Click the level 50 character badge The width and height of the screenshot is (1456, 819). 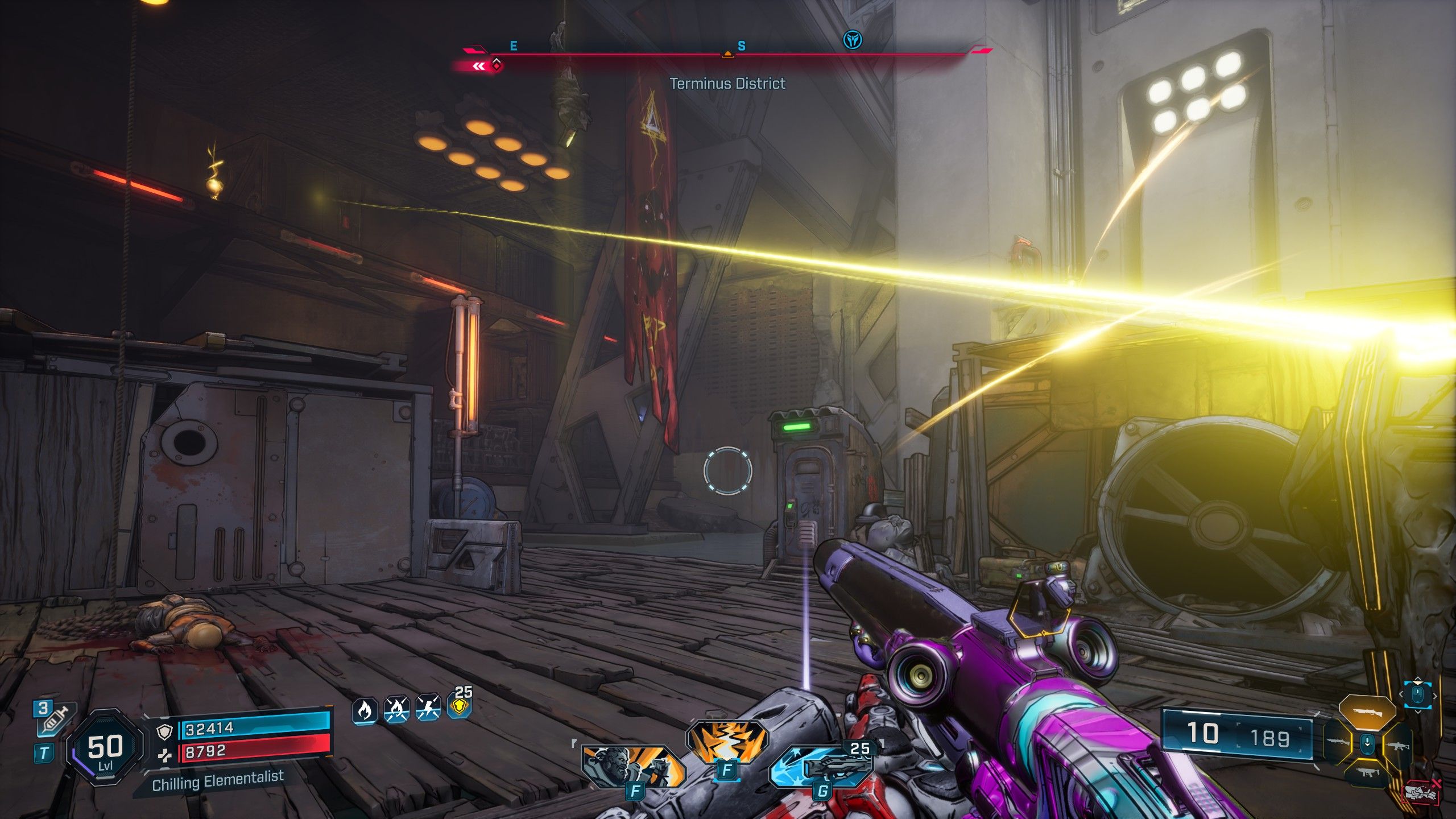tap(105, 746)
